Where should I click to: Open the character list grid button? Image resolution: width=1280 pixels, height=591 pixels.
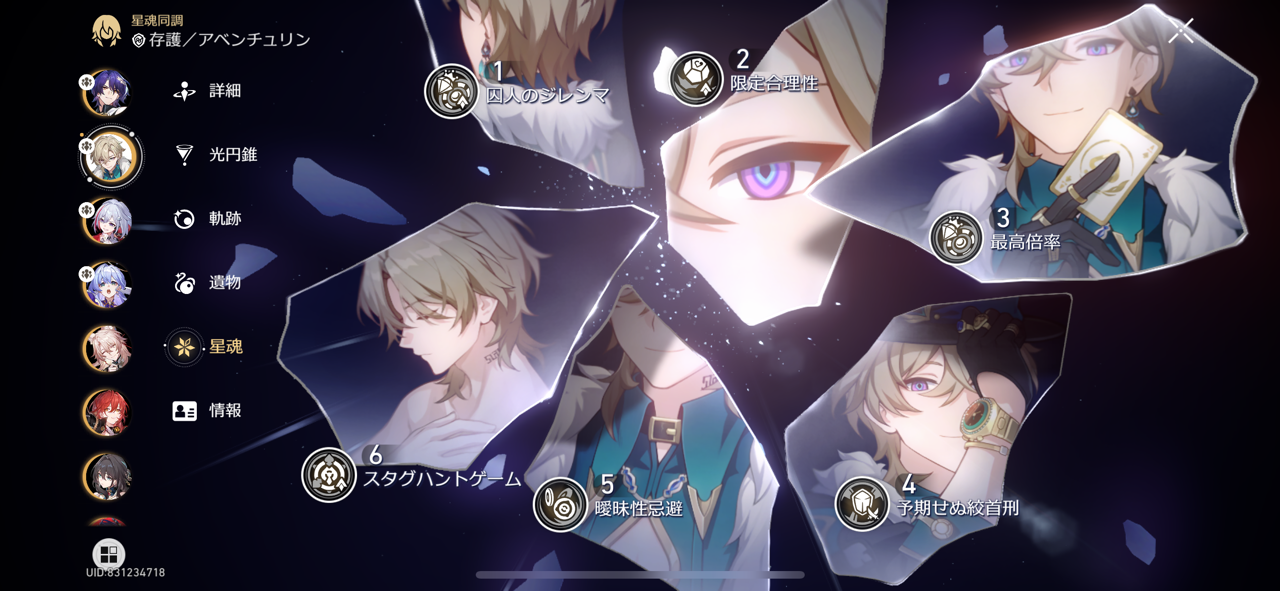[x=108, y=554]
